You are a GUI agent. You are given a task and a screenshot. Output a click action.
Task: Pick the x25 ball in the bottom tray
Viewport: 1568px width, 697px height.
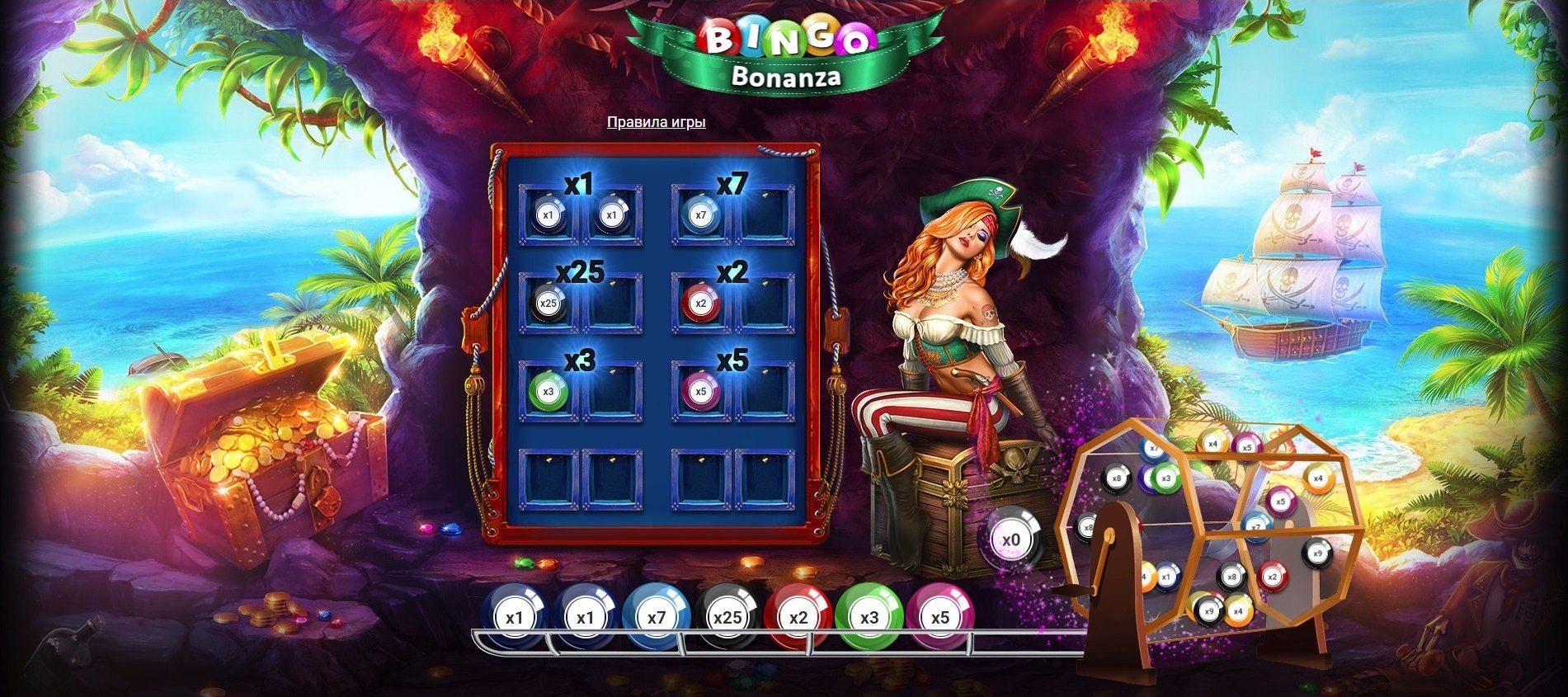point(727,618)
